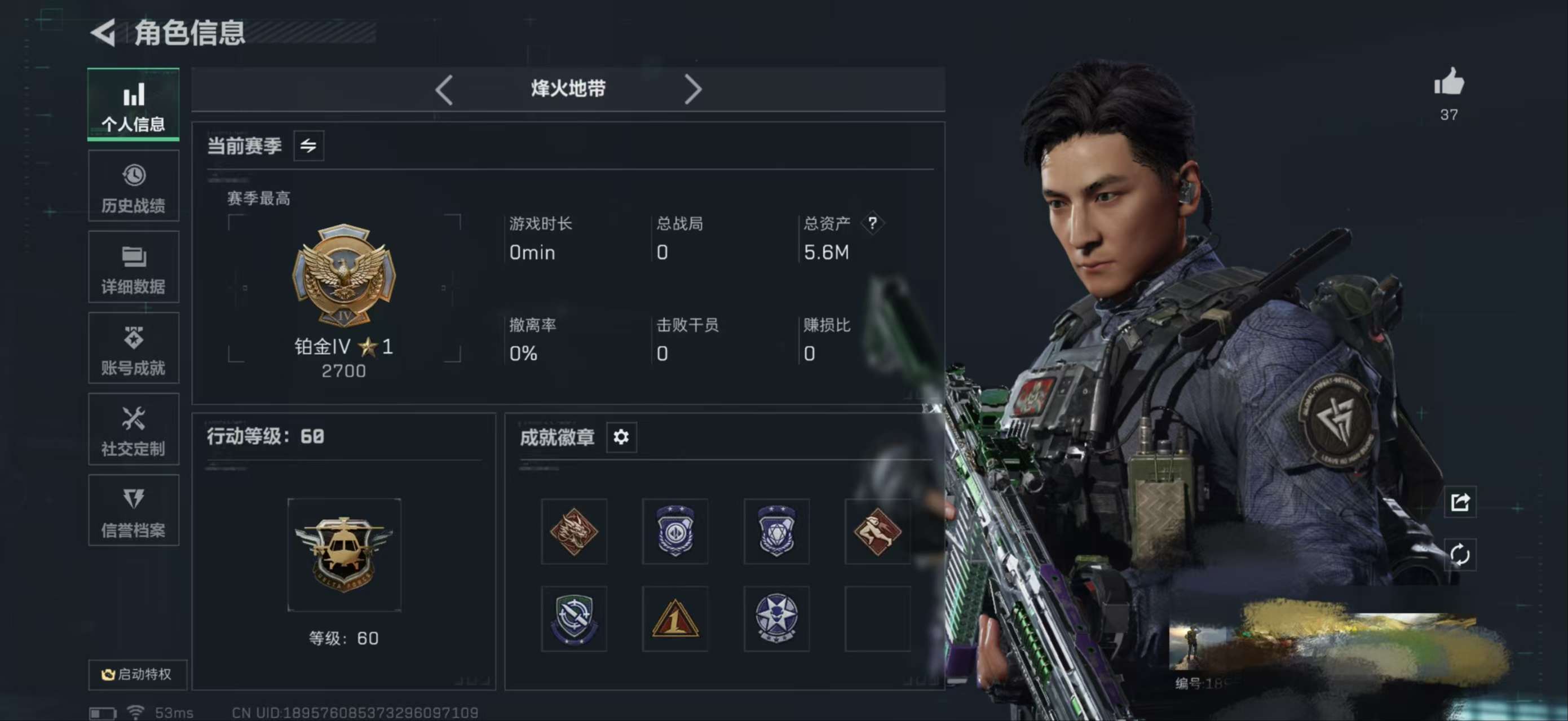The width and height of the screenshot is (1568, 721).
Task: Select the triangle number 1 badge
Action: point(675,619)
